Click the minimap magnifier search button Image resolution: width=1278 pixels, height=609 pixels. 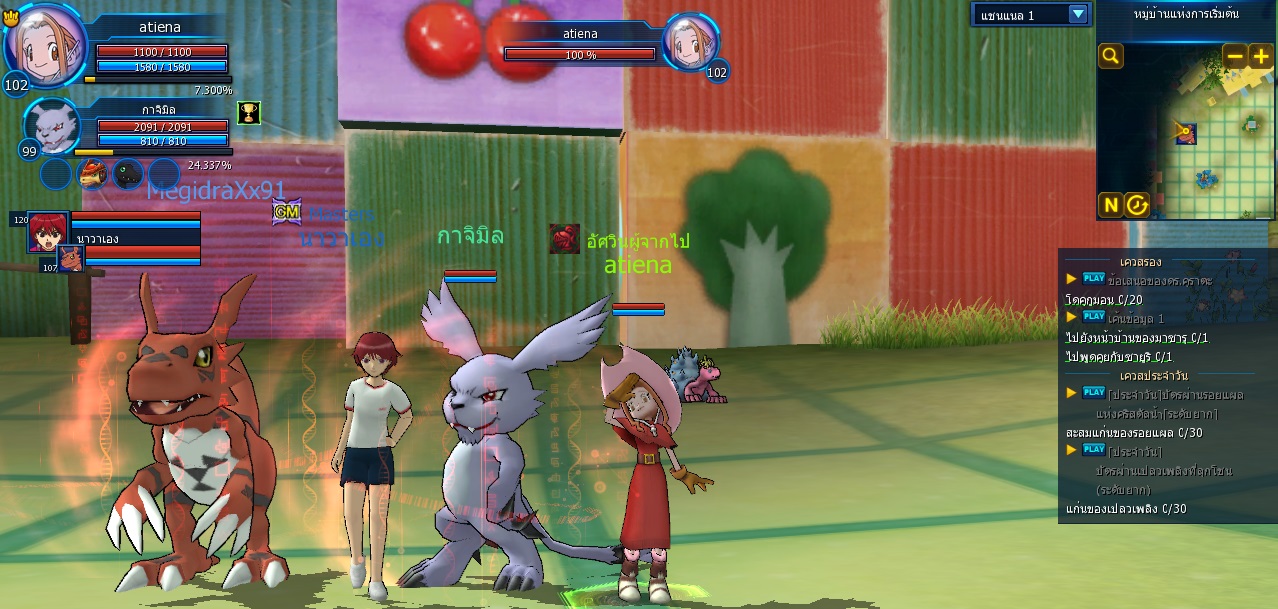point(1110,56)
